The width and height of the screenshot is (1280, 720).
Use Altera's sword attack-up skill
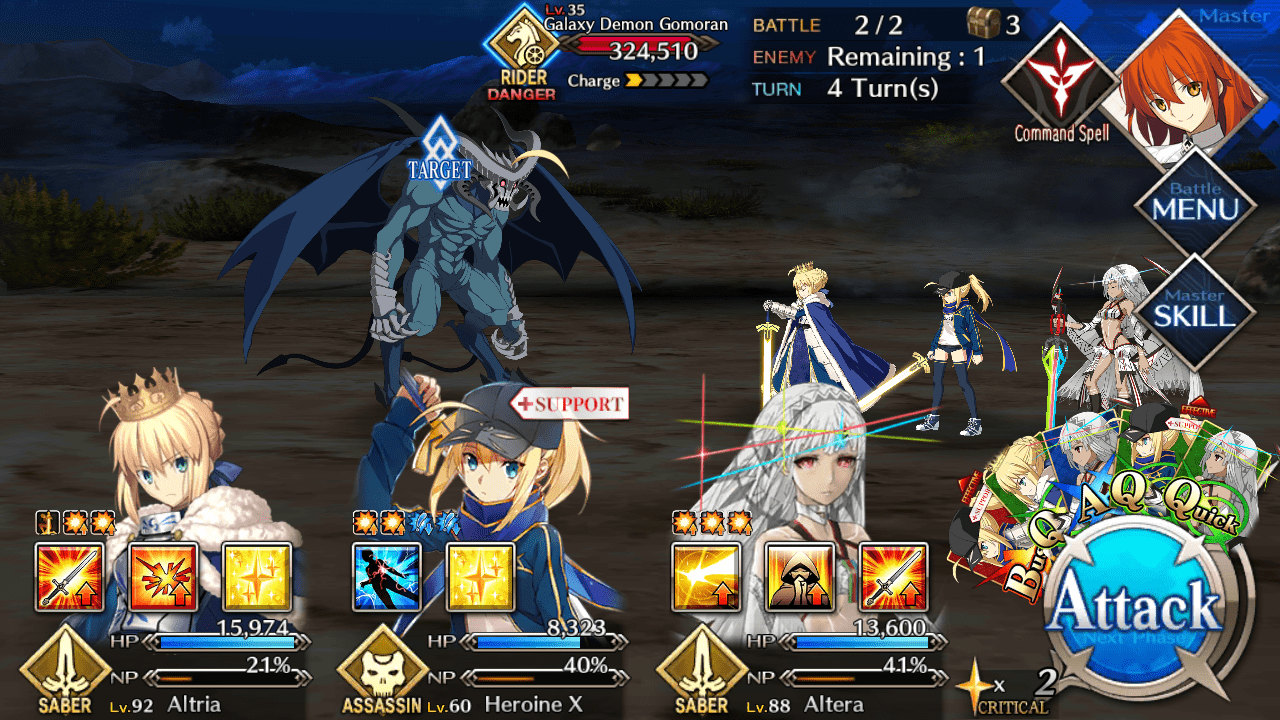click(x=893, y=577)
